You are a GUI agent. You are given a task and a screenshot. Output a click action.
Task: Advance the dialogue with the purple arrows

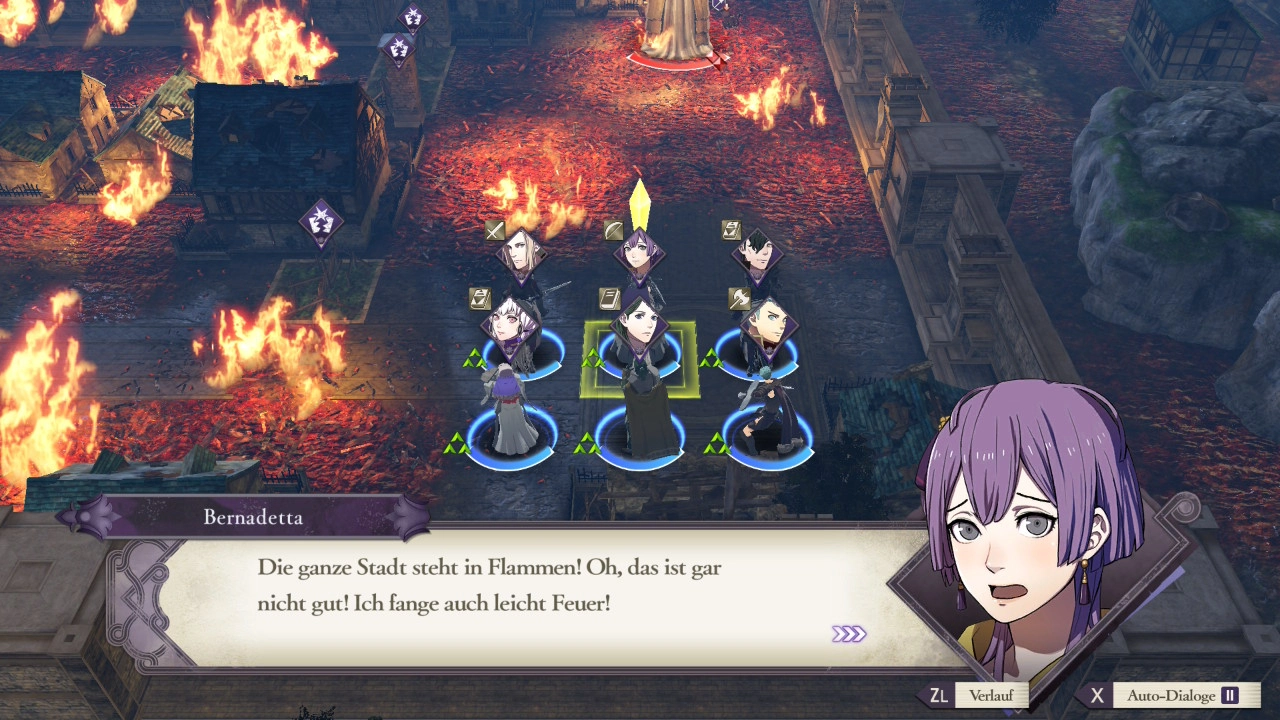click(x=848, y=634)
